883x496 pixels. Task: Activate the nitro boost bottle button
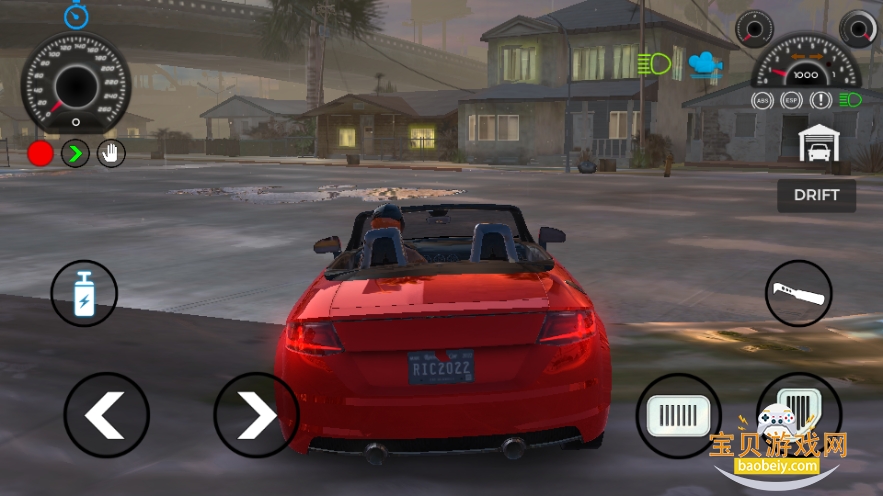pos(84,293)
